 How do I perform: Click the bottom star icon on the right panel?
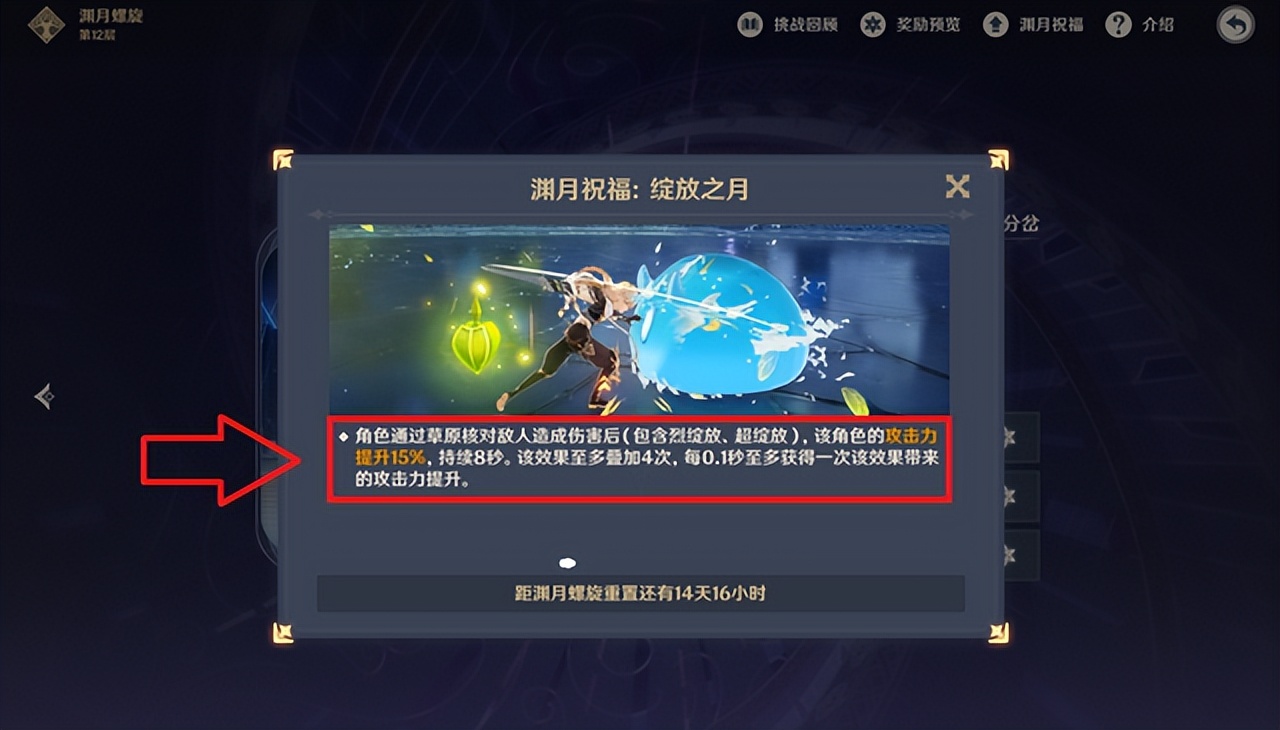point(1008,557)
